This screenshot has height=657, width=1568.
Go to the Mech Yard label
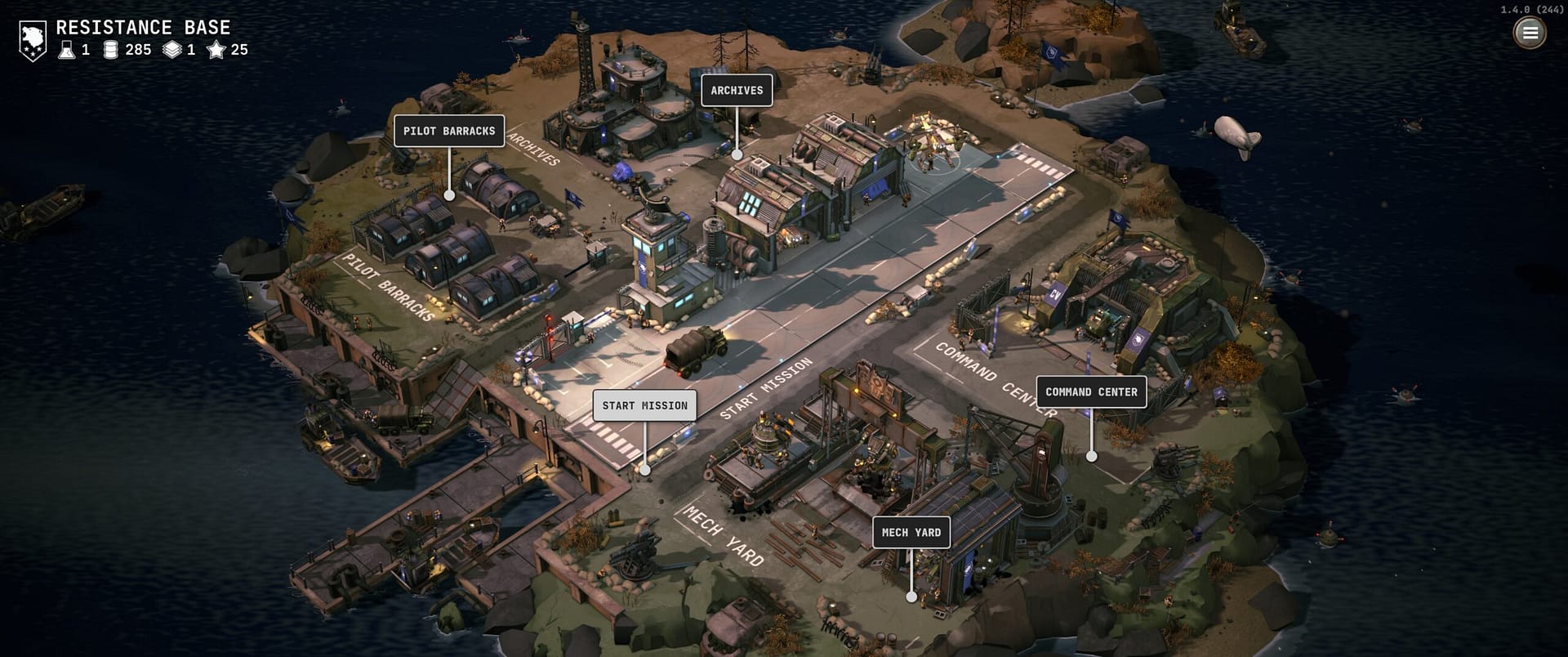(x=911, y=533)
